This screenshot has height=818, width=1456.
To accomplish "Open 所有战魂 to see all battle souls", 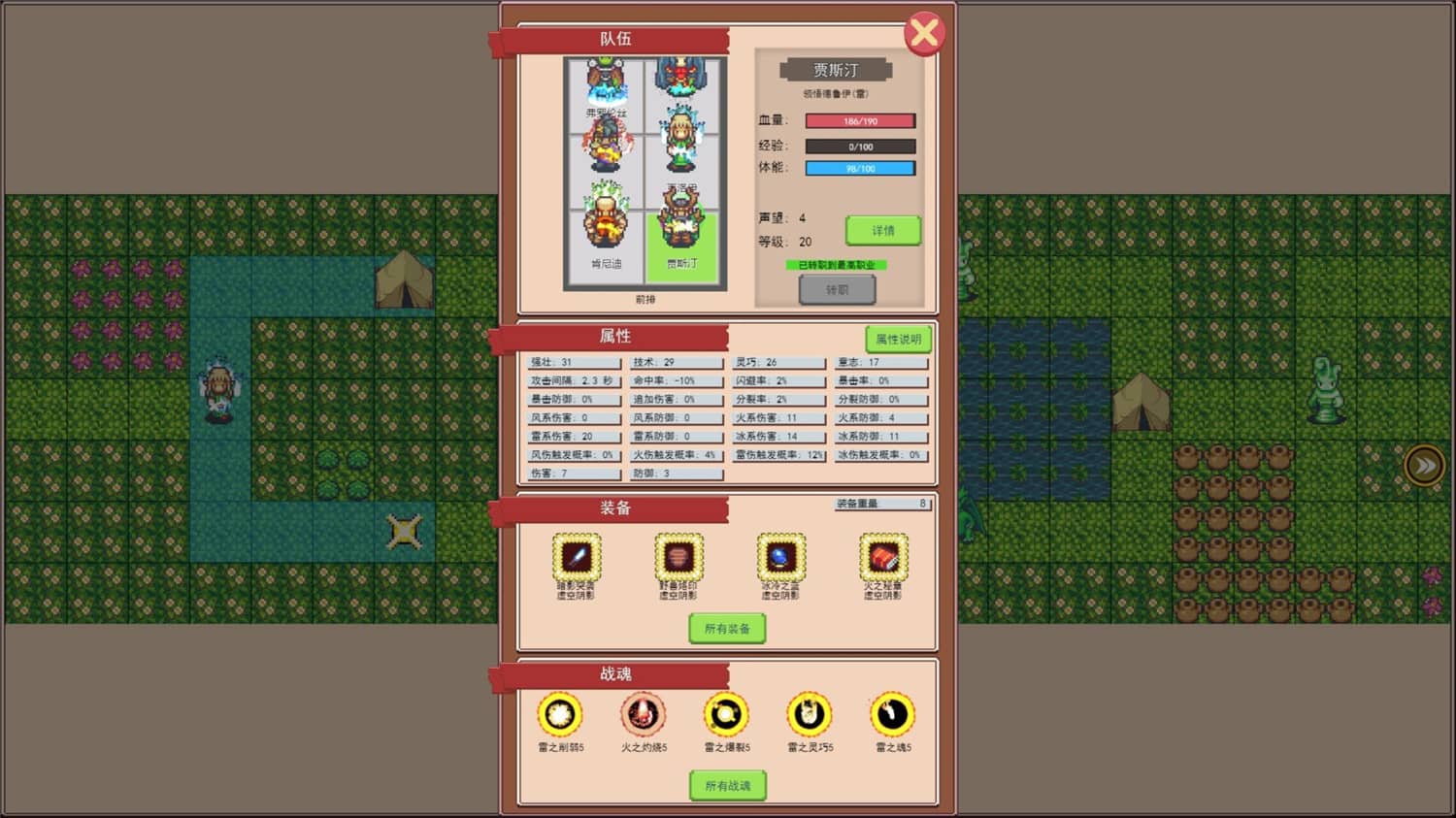I will point(729,786).
